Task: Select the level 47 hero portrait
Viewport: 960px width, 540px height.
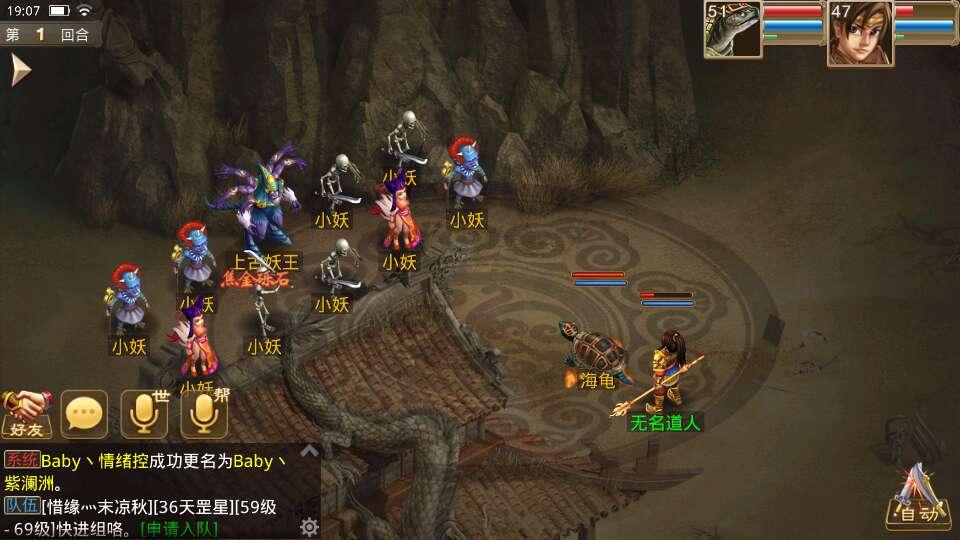Action: pos(859,33)
